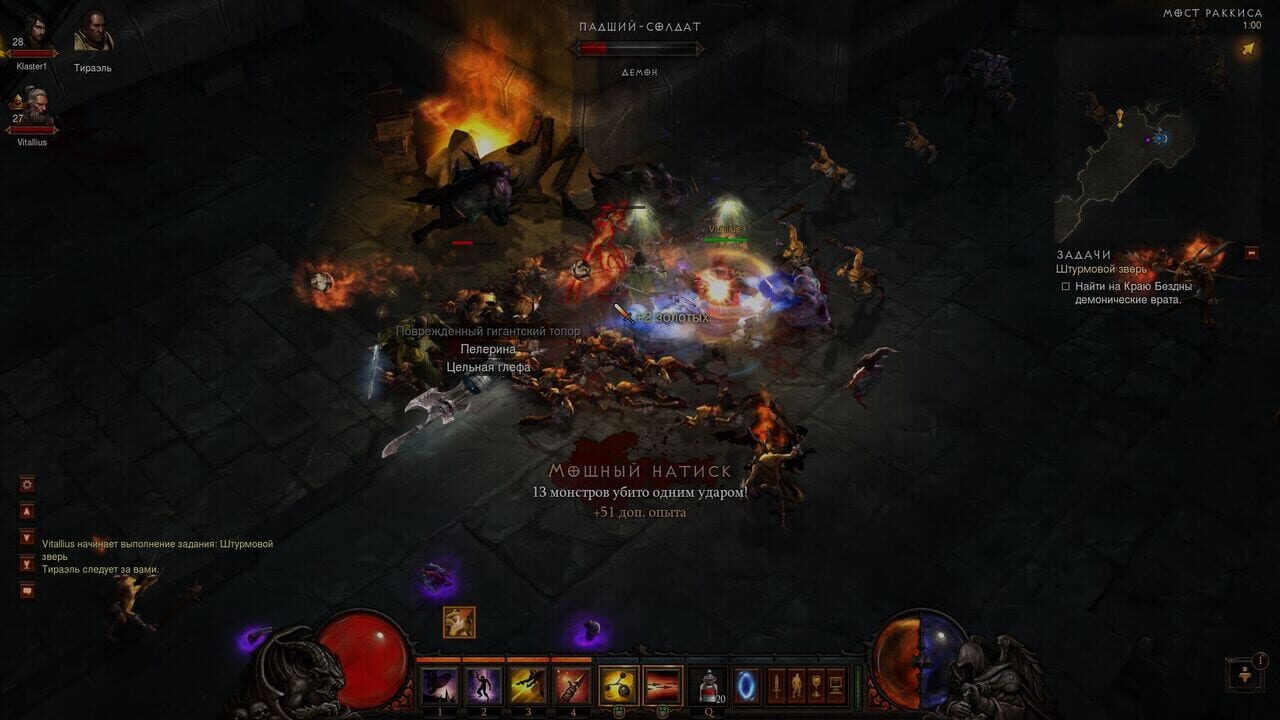Drink the health potion in slot Q

[x=709, y=685]
